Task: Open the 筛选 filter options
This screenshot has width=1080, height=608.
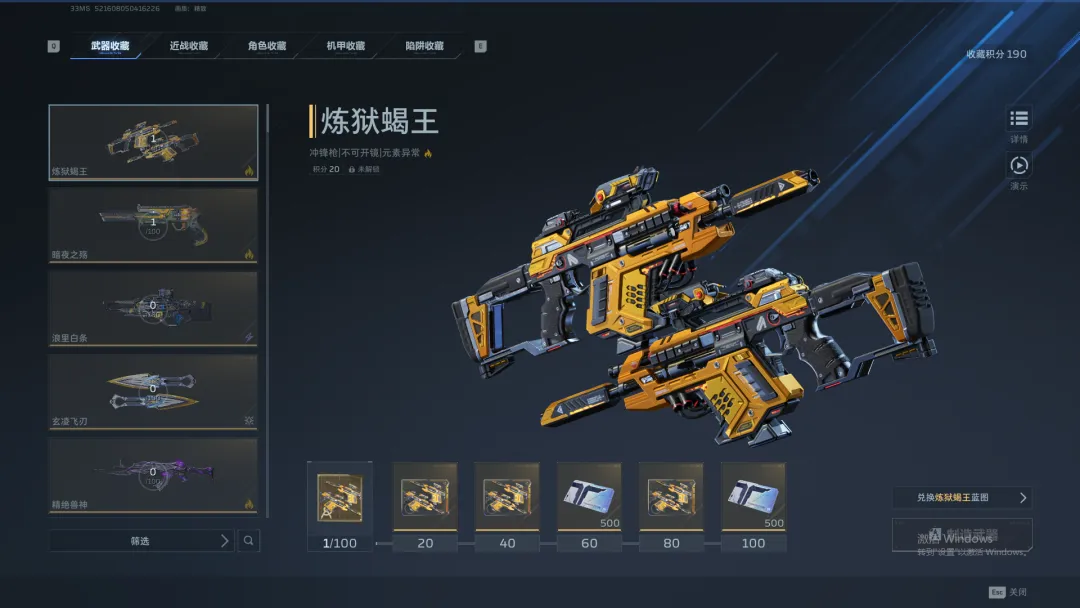Action: (142, 541)
